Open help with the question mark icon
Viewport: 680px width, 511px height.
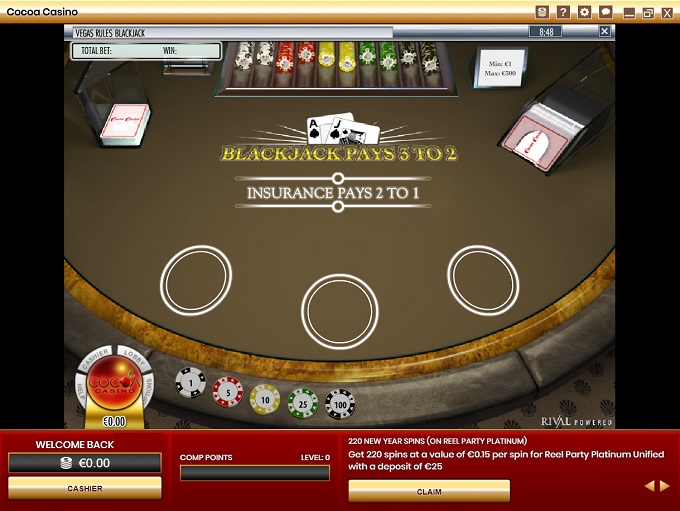coord(563,12)
